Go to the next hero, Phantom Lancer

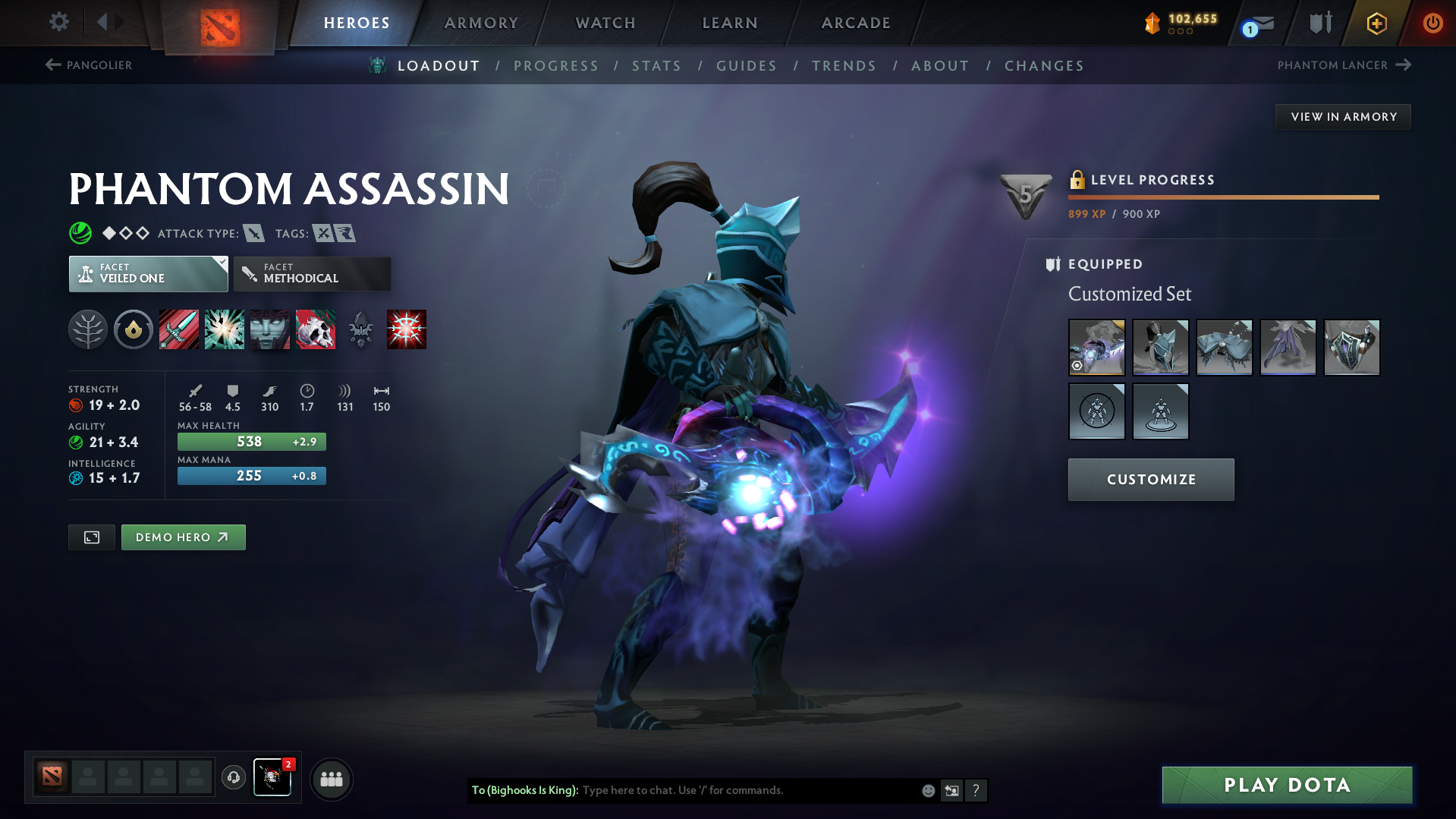tap(1342, 65)
